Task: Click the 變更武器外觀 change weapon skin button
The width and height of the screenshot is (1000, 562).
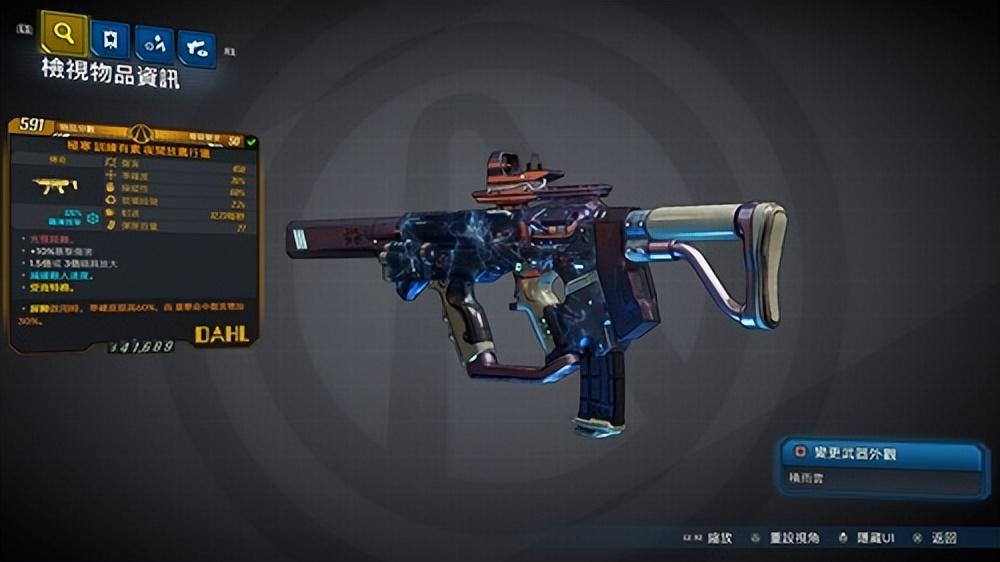Action: coord(883,454)
